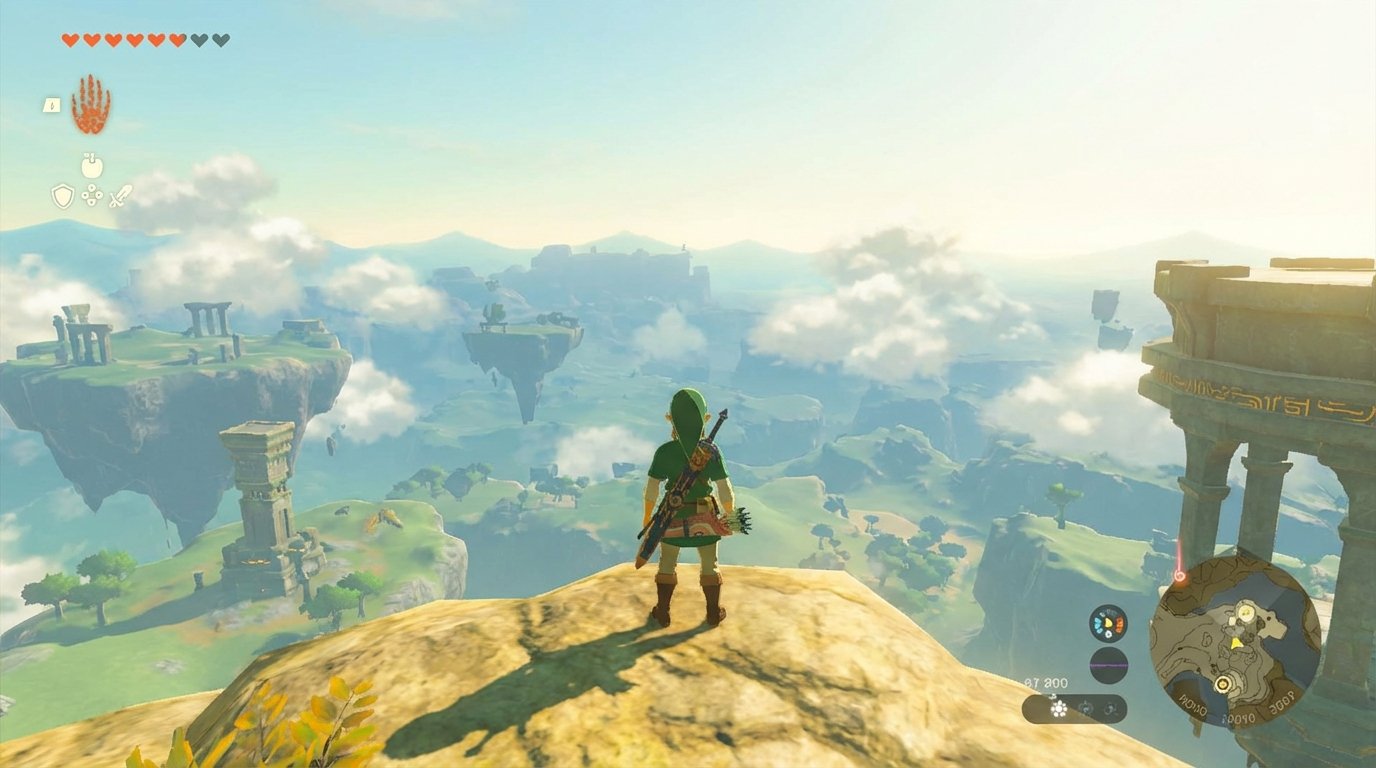Click the red destination pin above the minimap
The height and width of the screenshot is (768, 1376).
[1179, 575]
